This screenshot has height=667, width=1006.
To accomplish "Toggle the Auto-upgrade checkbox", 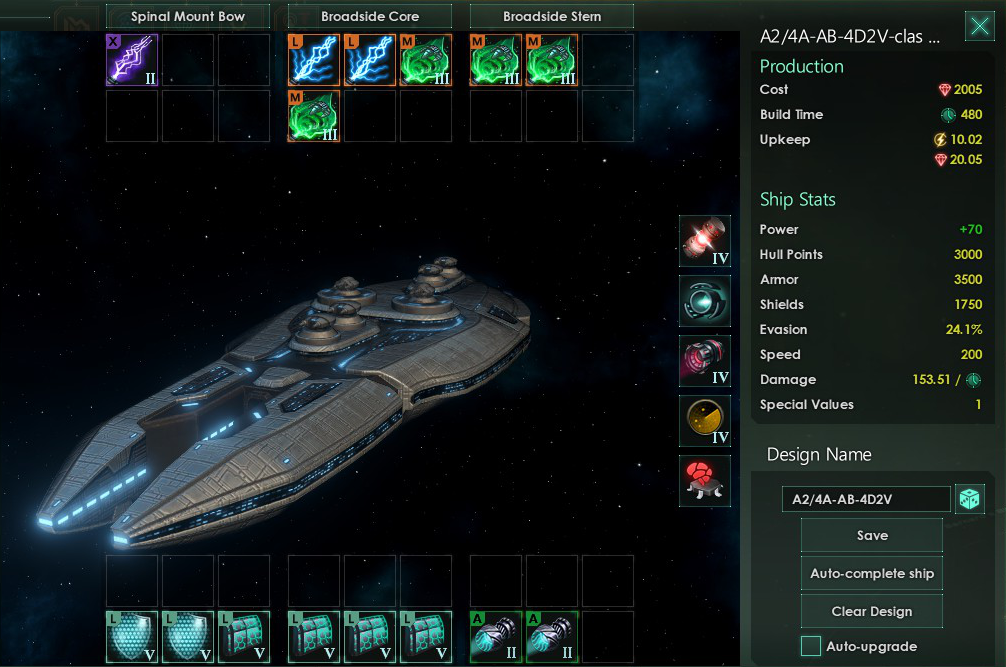I will coord(811,646).
